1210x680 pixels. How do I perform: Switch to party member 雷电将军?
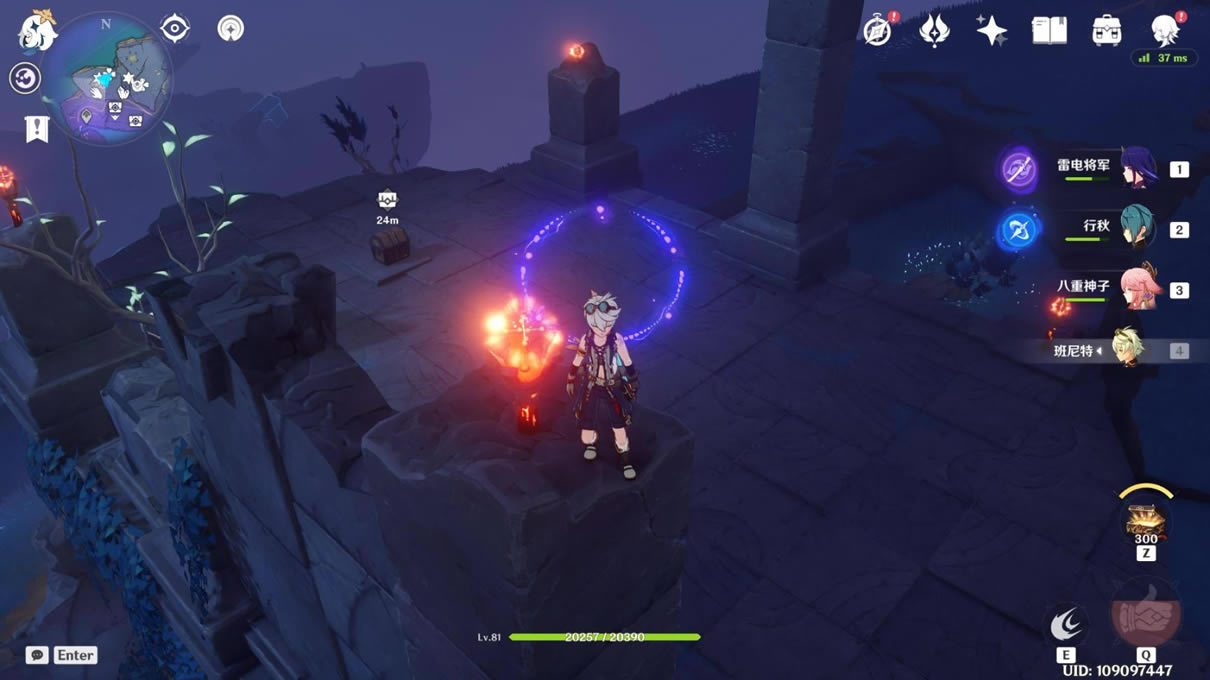pos(1137,169)
